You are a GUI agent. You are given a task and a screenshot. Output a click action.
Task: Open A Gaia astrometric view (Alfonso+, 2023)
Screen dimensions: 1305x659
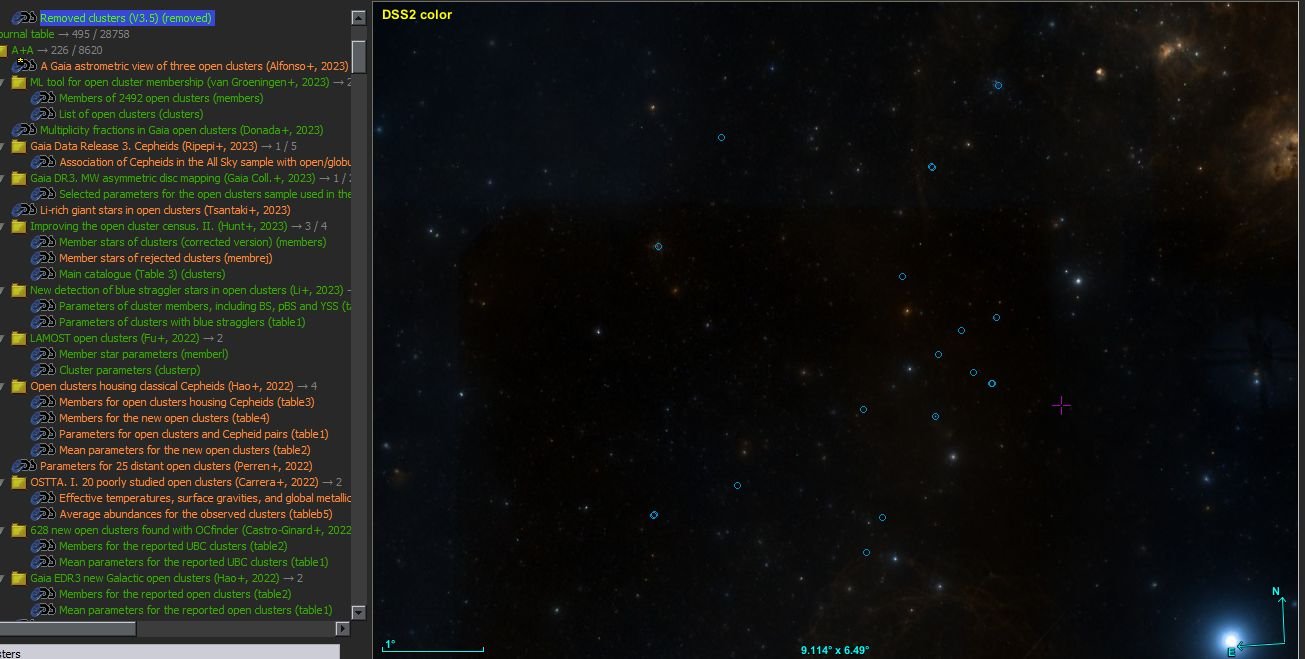(194, 66)
